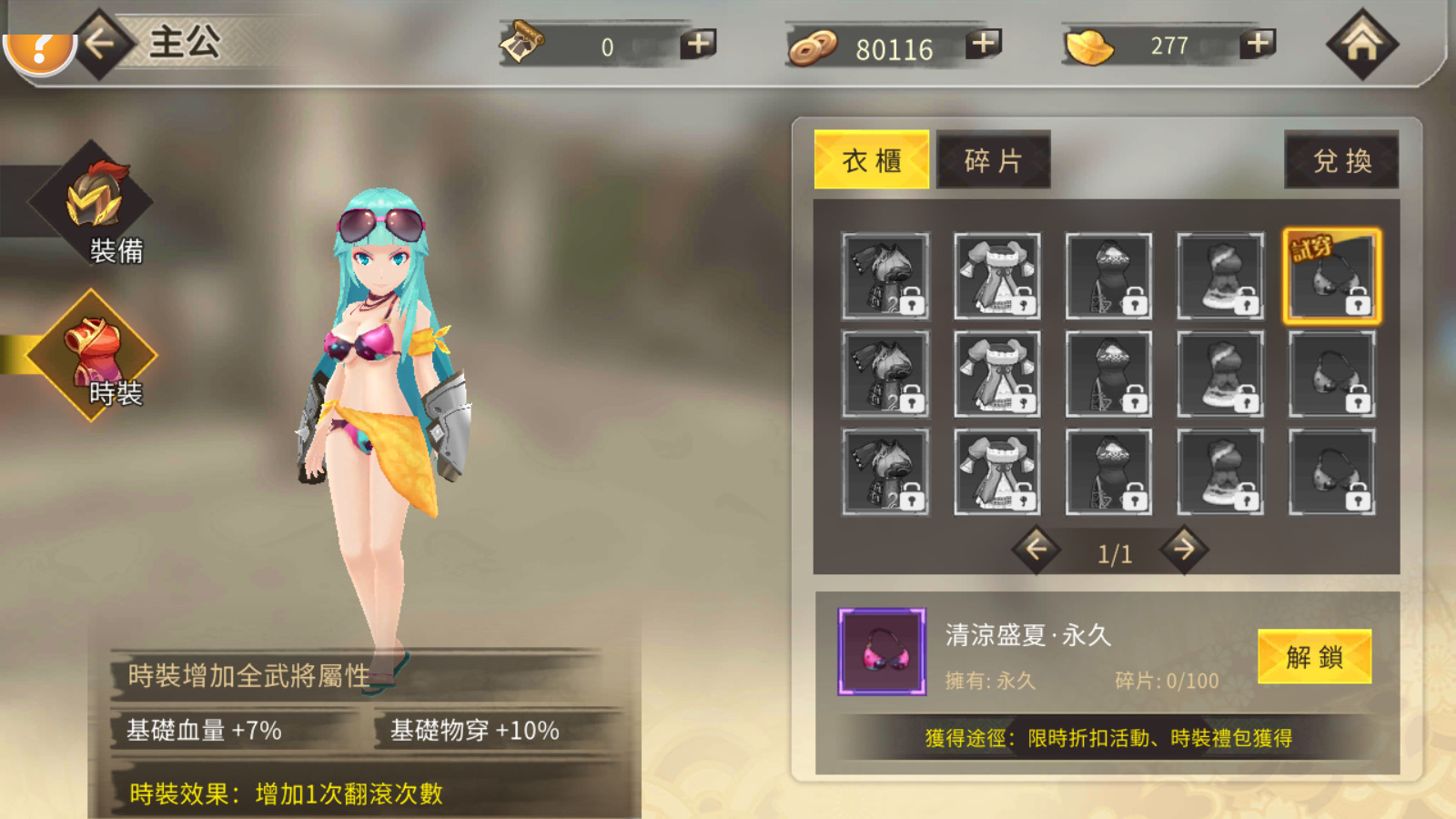
Task: Tap the plus beside the gold ingots
Action: (x=1256, y=45)
